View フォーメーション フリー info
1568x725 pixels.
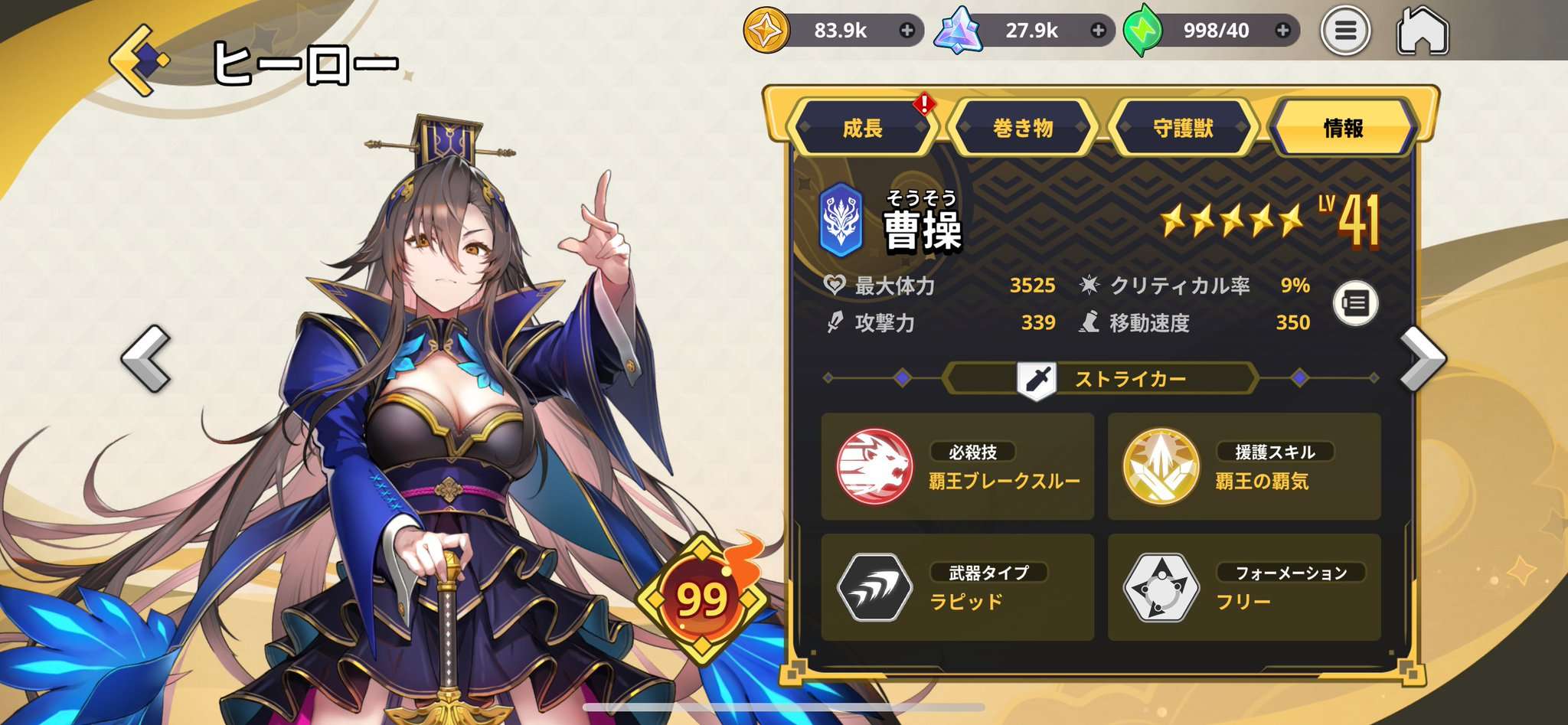click(1243, 587)
